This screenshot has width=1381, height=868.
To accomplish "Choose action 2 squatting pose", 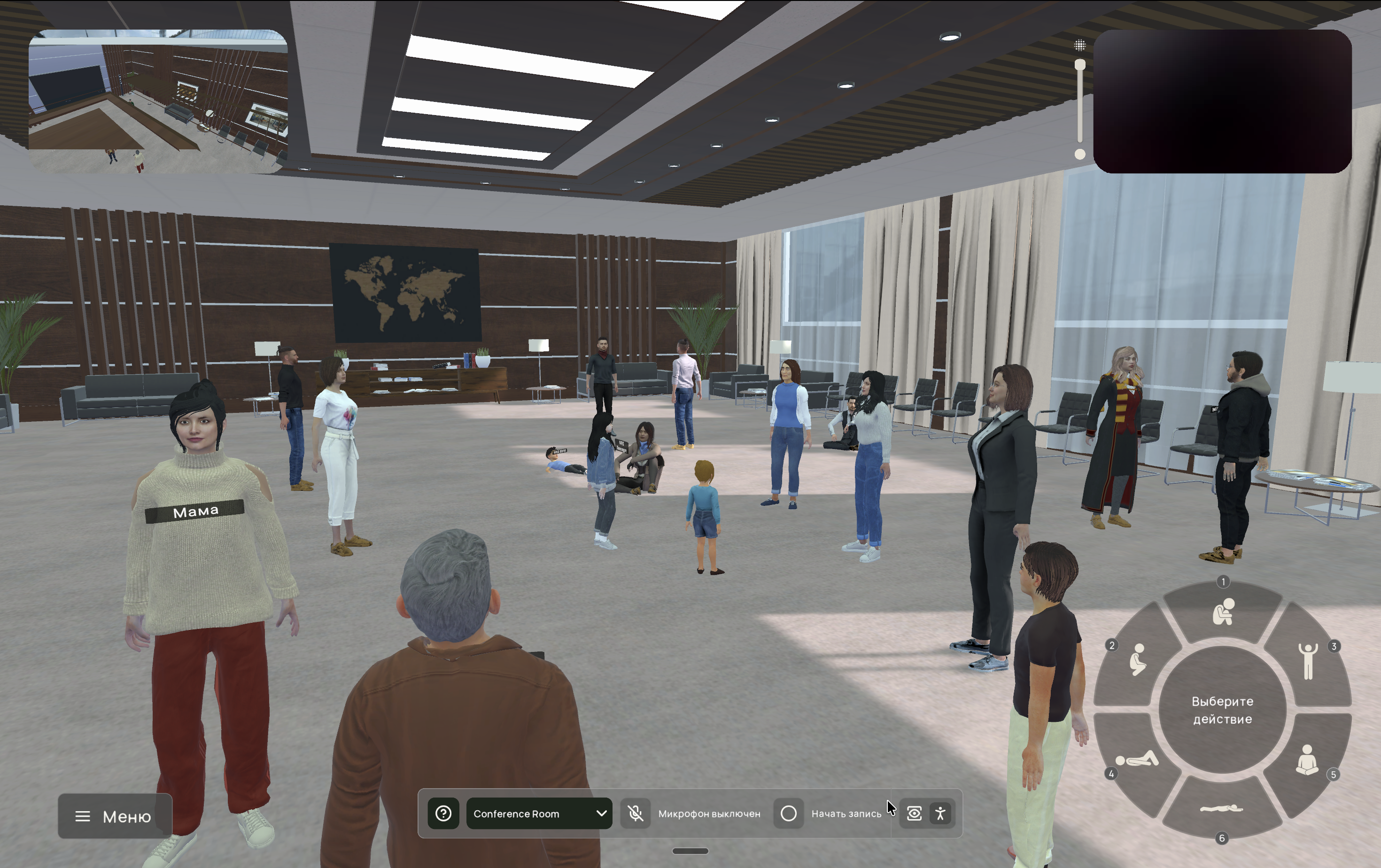I will [1137, 659].
